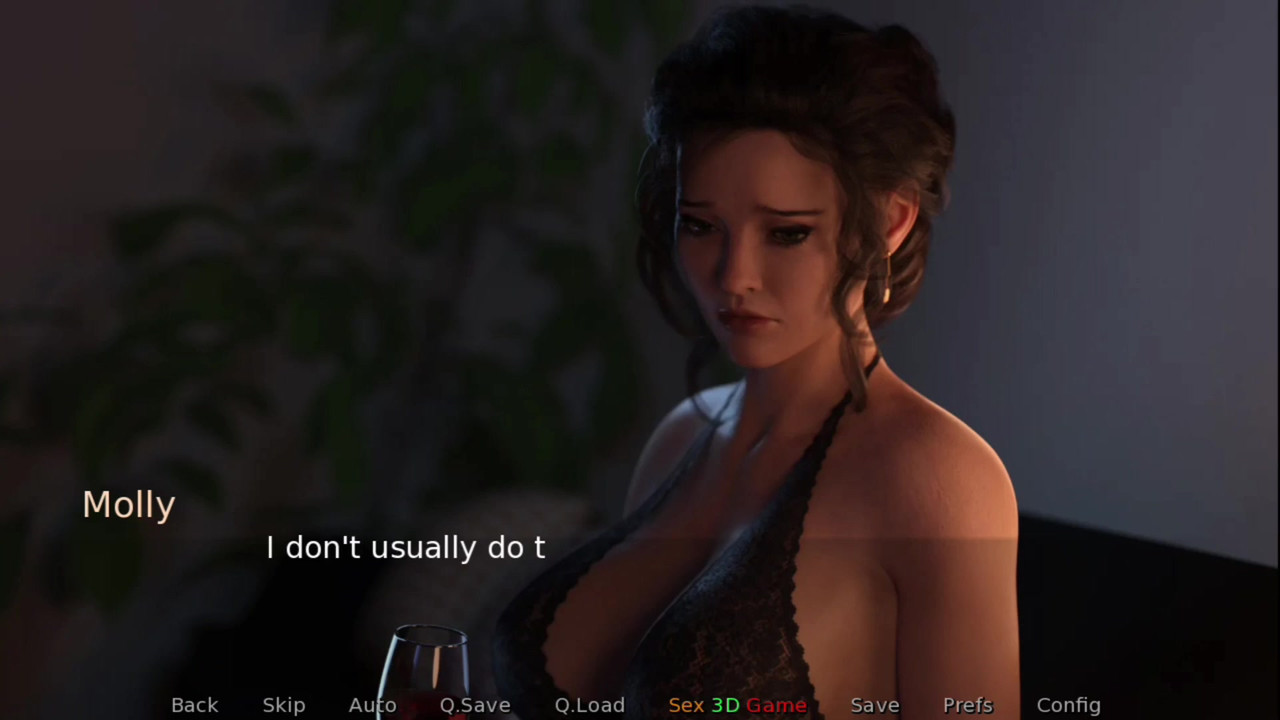Open the Config menu
The image size is (1280, 720).
(1068, 705)
